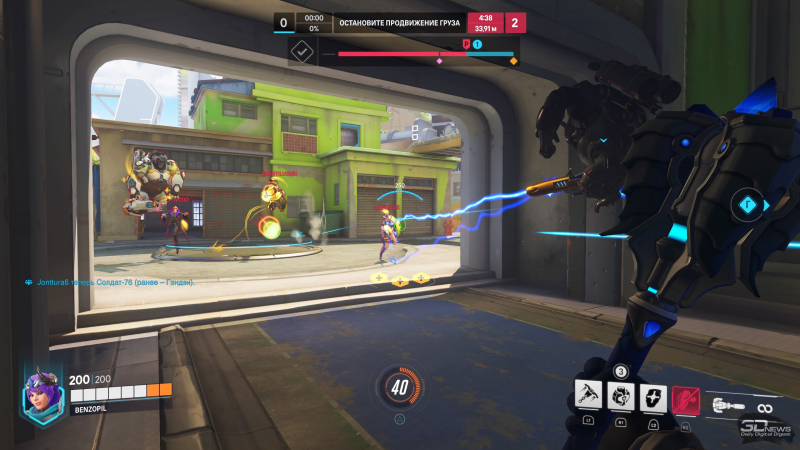The height and width of the screenshot is (450, 800).
Task: Open the objective text 'Остановите продвижение груза'
Action: [x=400, y=21]
